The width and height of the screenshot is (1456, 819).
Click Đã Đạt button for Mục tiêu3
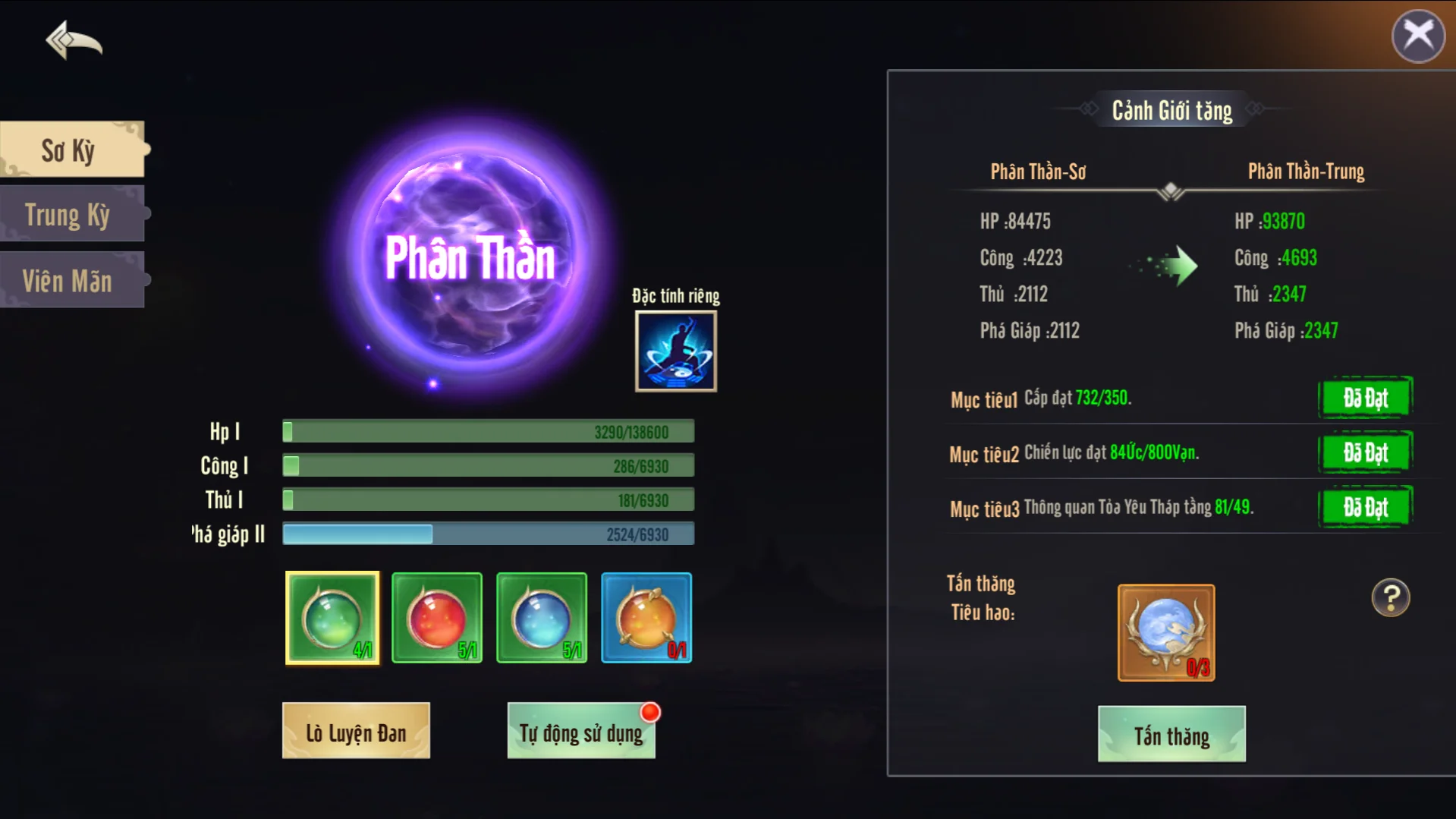1365,507
